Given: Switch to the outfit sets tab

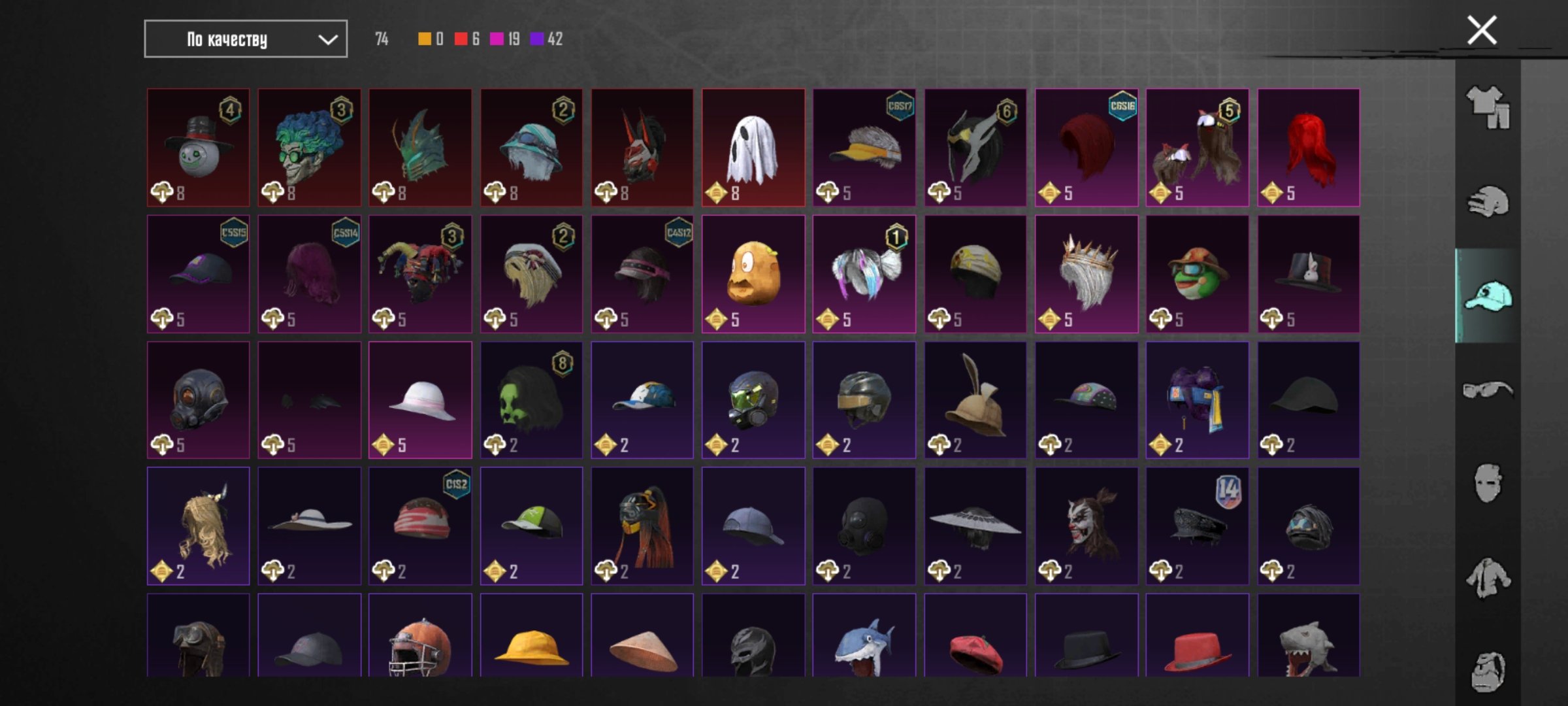Looking at the screenshot, I should coord(1488,107).
